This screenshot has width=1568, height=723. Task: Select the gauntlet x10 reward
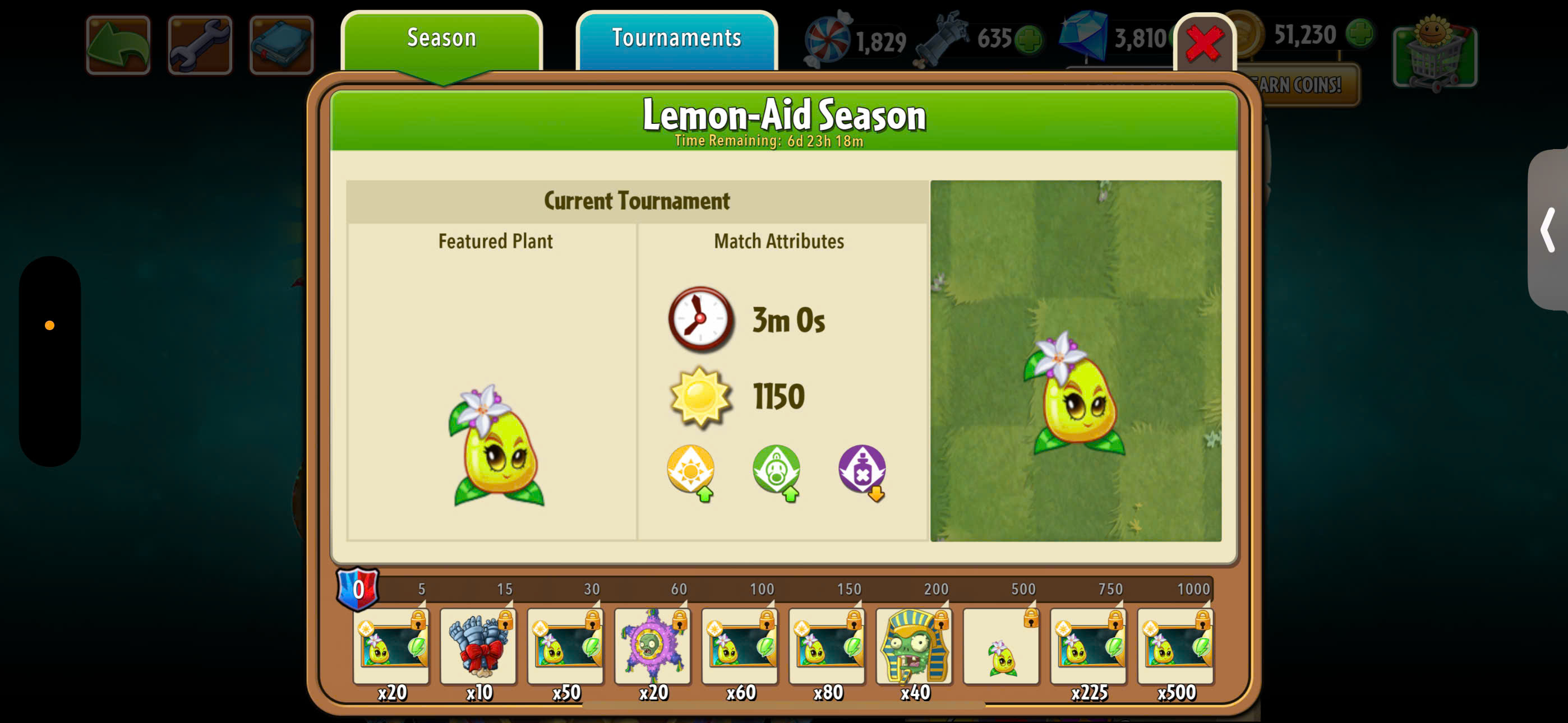(478, 646)
